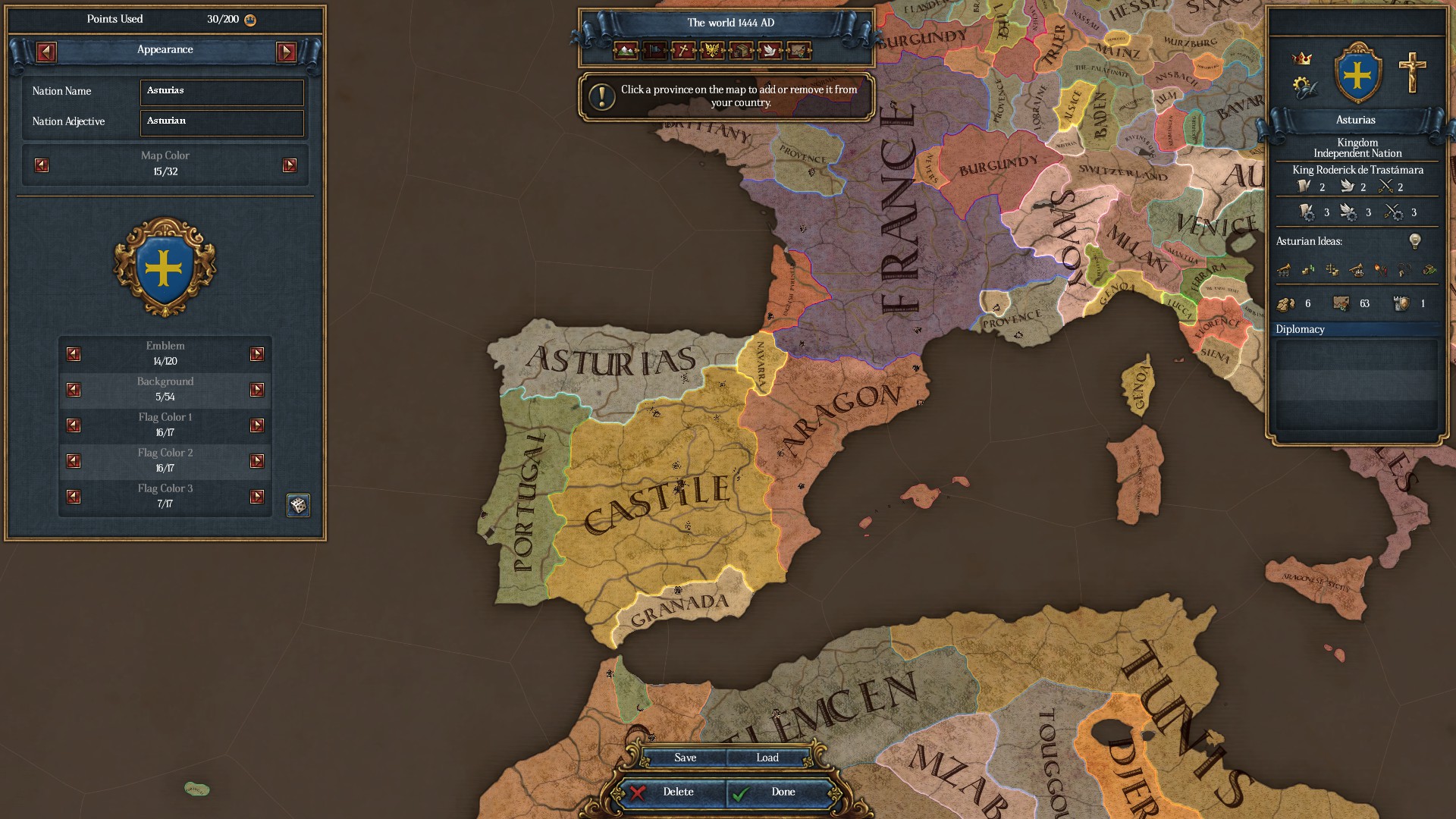Select the cross icon beside the nation shield
This screenshot has width=1456, height=819.
pyautogui.click(x=1411, y=74)
